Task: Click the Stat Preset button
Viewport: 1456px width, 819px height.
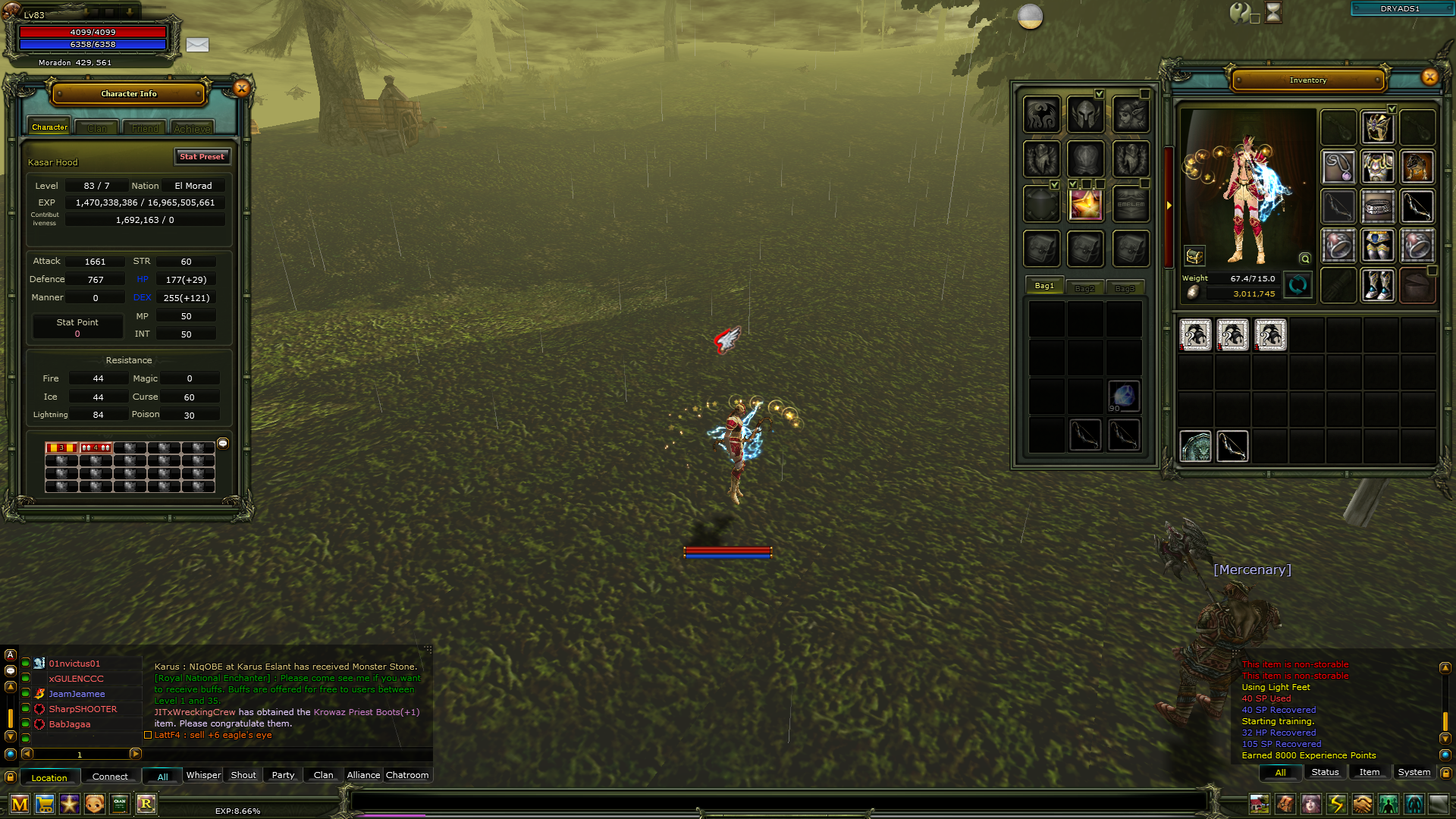Action: (x=202, y=157)
